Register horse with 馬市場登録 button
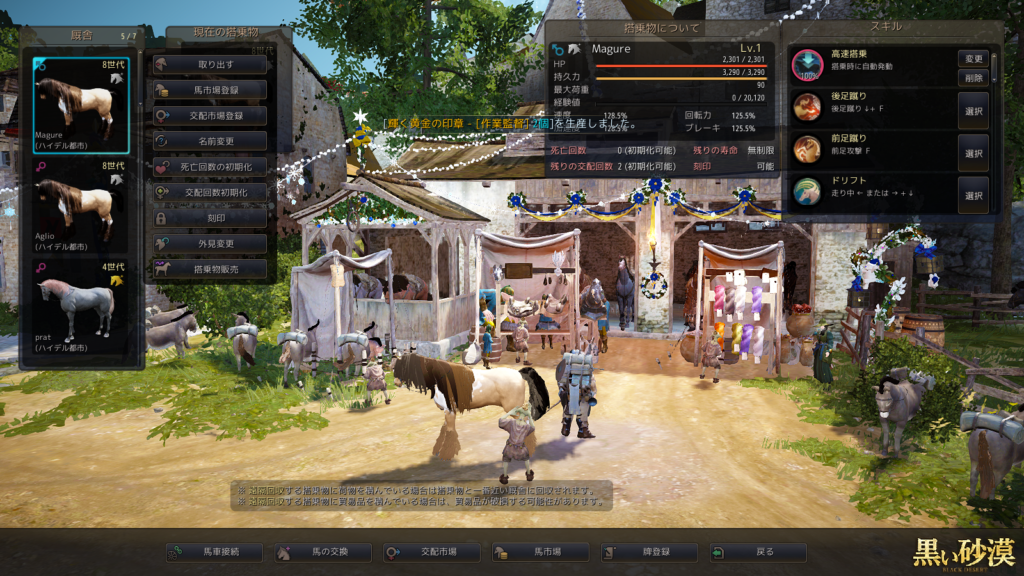This screenshot has height=576, width=1024. tap(210, 90)
